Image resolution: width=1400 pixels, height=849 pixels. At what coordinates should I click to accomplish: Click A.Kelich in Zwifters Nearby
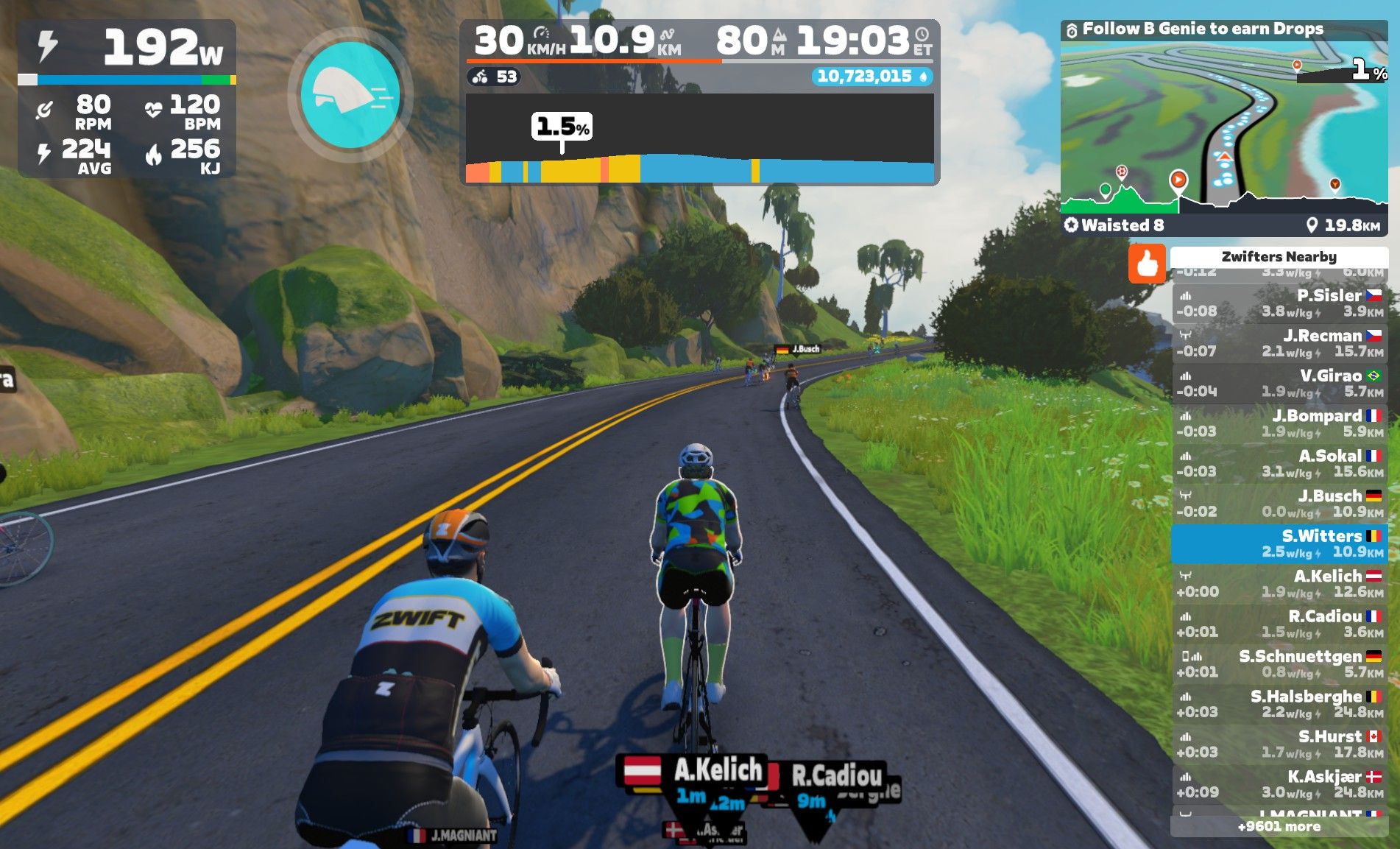(x=1279, y=584)
